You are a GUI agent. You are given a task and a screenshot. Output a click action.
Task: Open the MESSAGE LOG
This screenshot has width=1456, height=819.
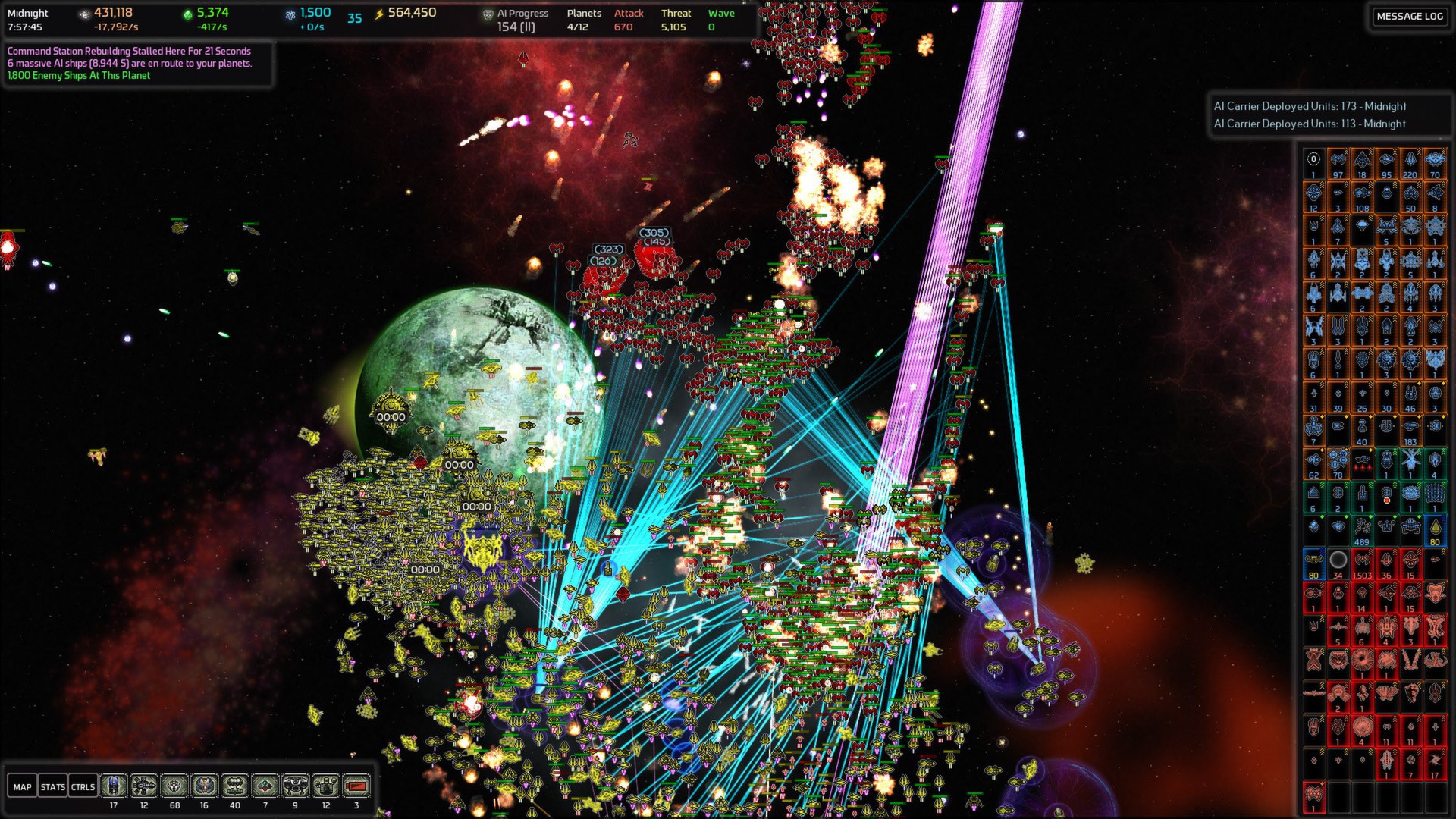pyautogui.click(x=1409, y=16)
